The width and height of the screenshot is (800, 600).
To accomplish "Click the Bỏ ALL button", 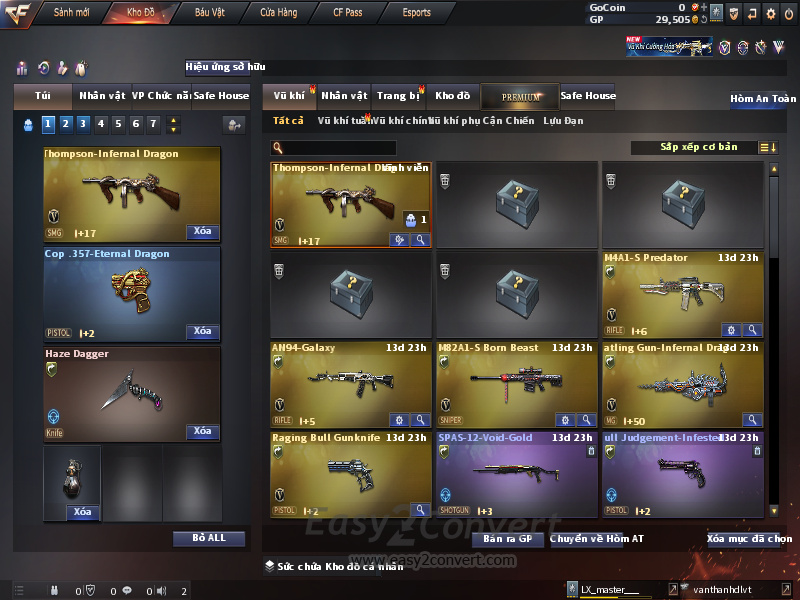I will pyautogui.click(x=208, y=538).
